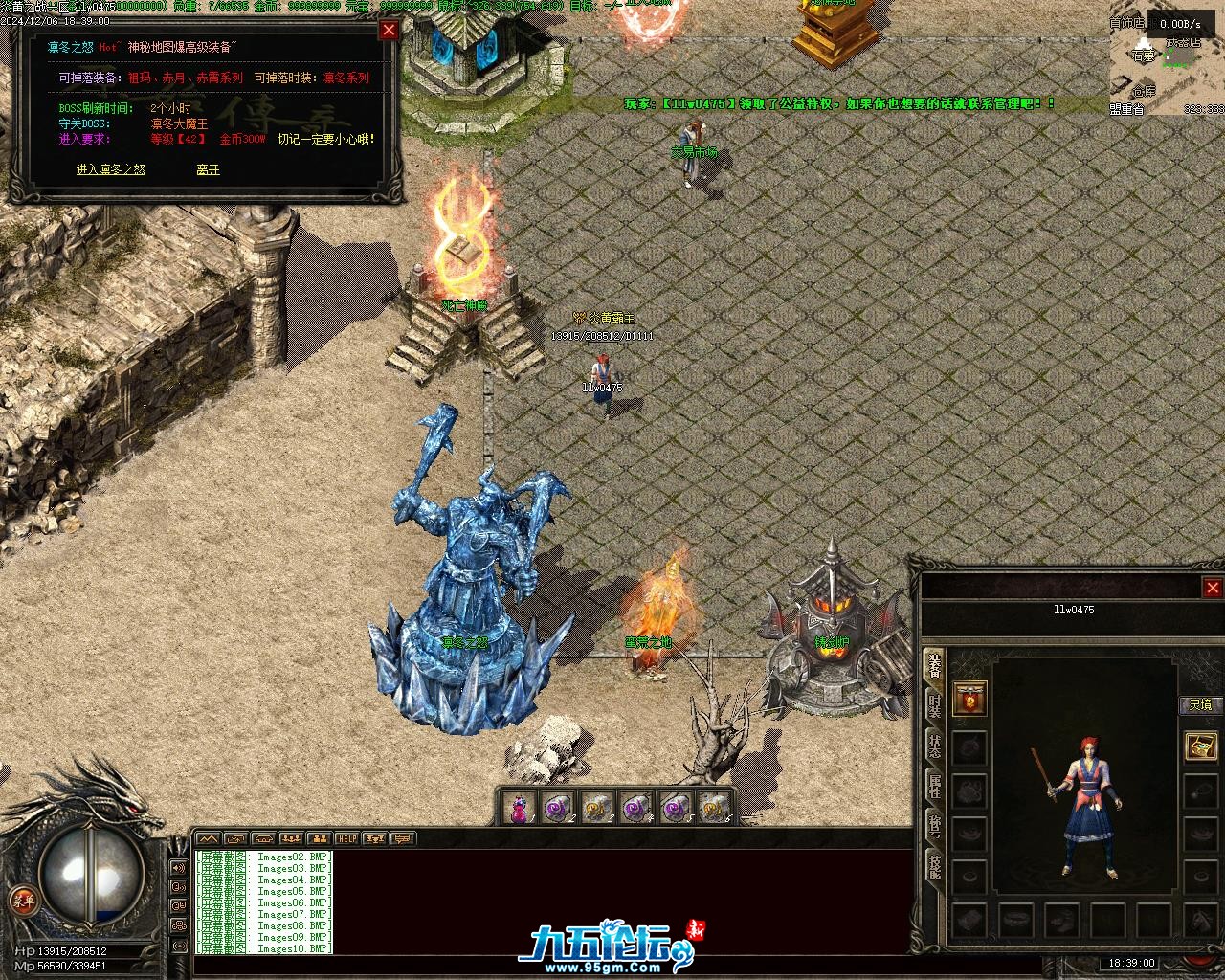This screenshot has height=980, width=1225.
Task: Switch to the 称号 title tab
Action: tap(934, 827)
